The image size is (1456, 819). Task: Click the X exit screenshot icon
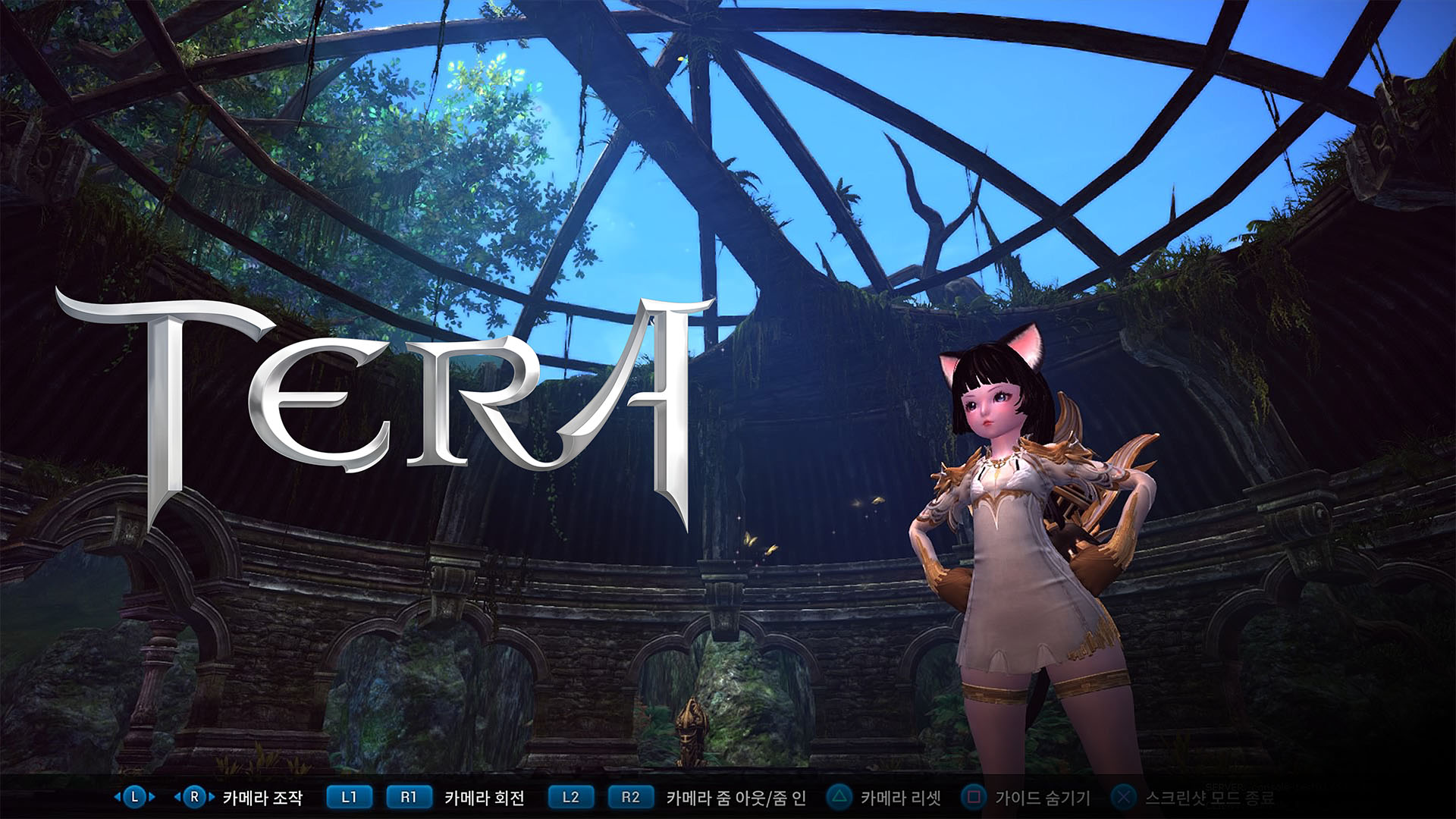[1122, 798]
